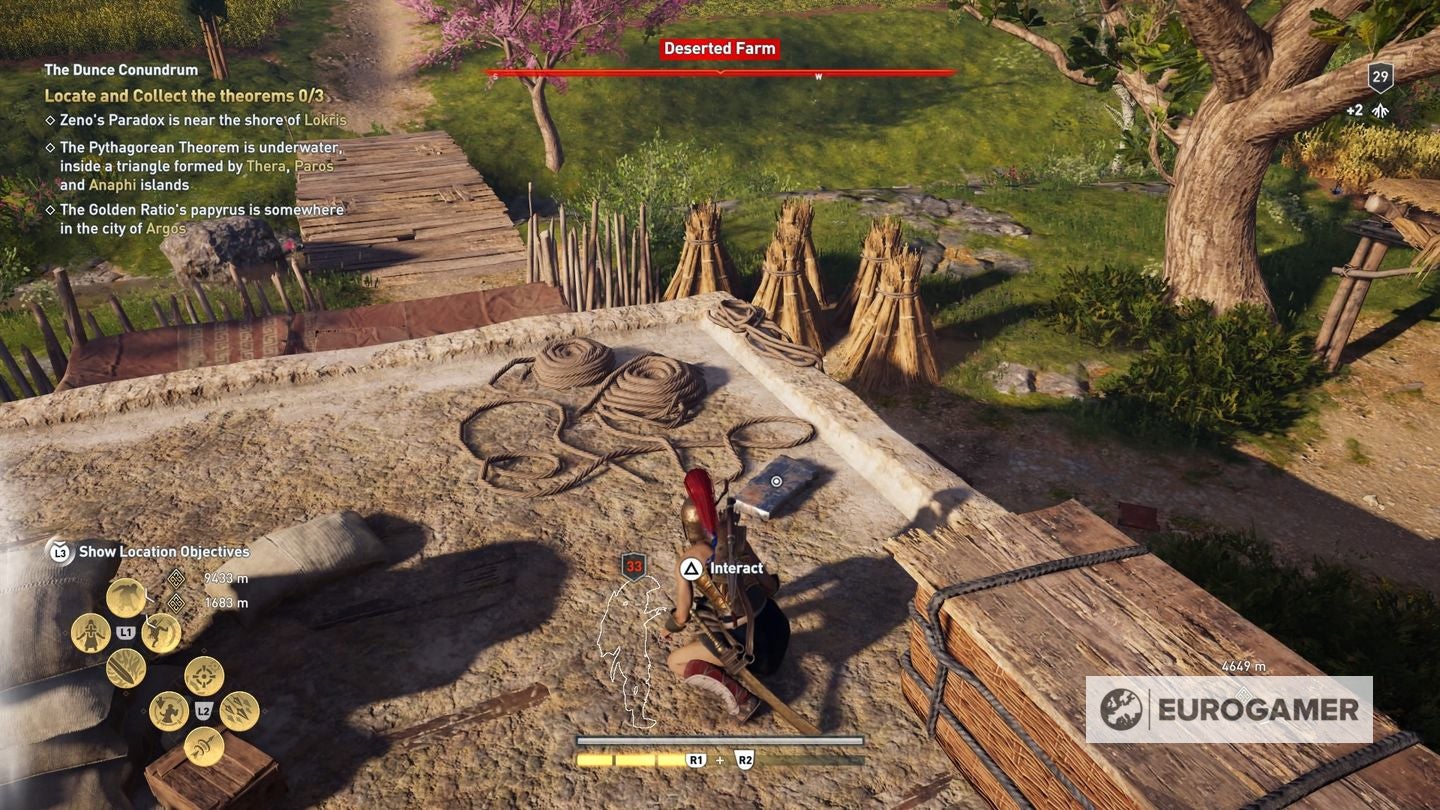Select the ability points laurel icon
This screenshot has width=1440, height=810.
pyautogui.click(x=1381, y=110)
